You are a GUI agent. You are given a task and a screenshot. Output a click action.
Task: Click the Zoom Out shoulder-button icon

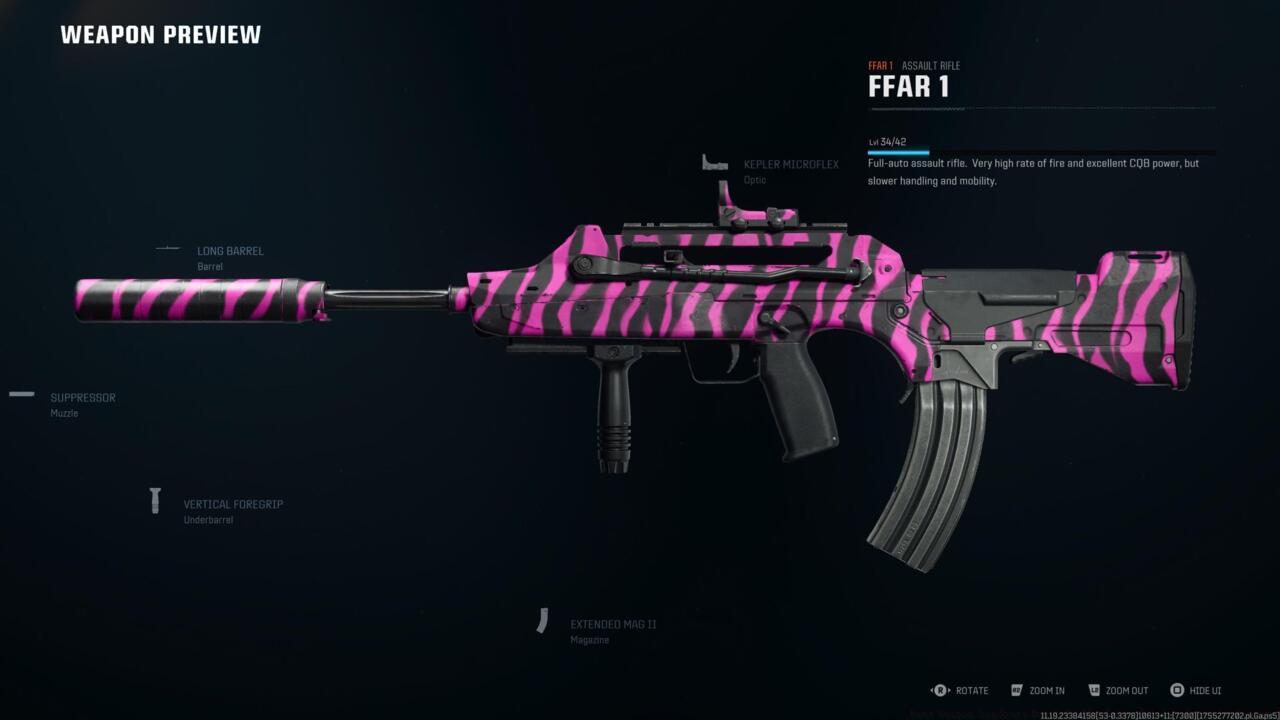(x=1096, y=690)
